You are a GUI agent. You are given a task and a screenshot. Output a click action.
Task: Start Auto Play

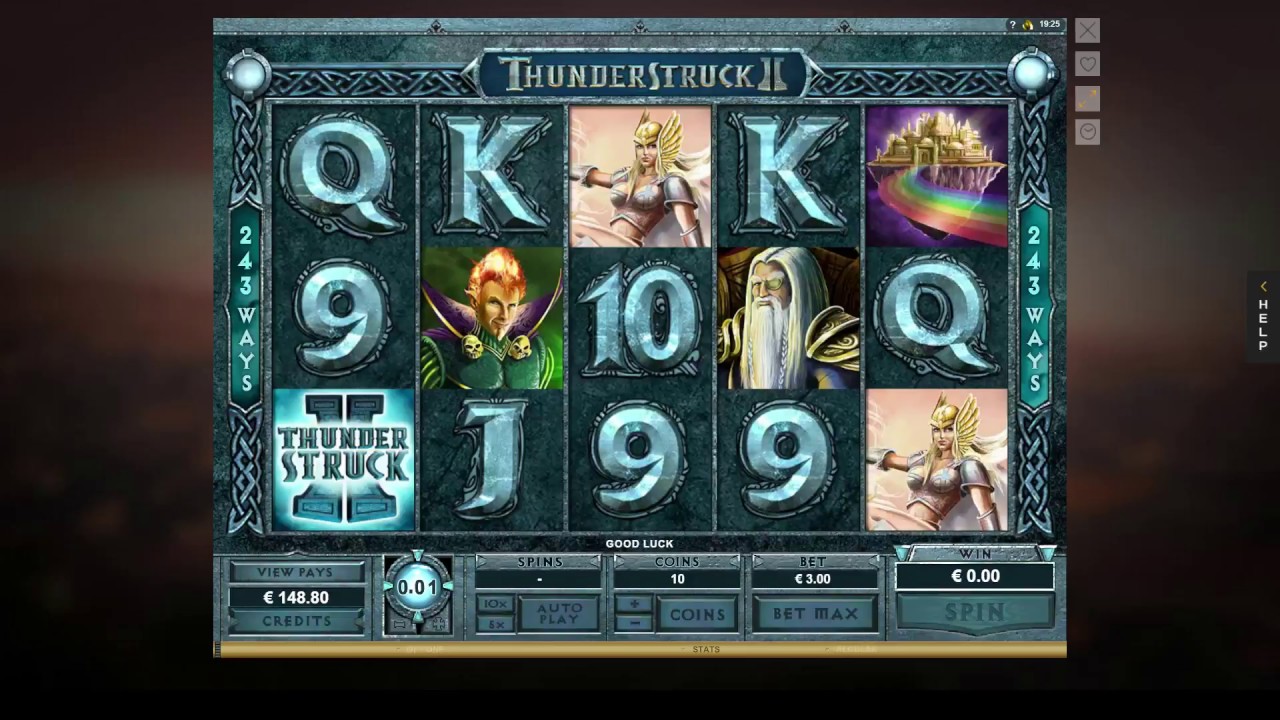pyautogui.click(x=559, y=614)
